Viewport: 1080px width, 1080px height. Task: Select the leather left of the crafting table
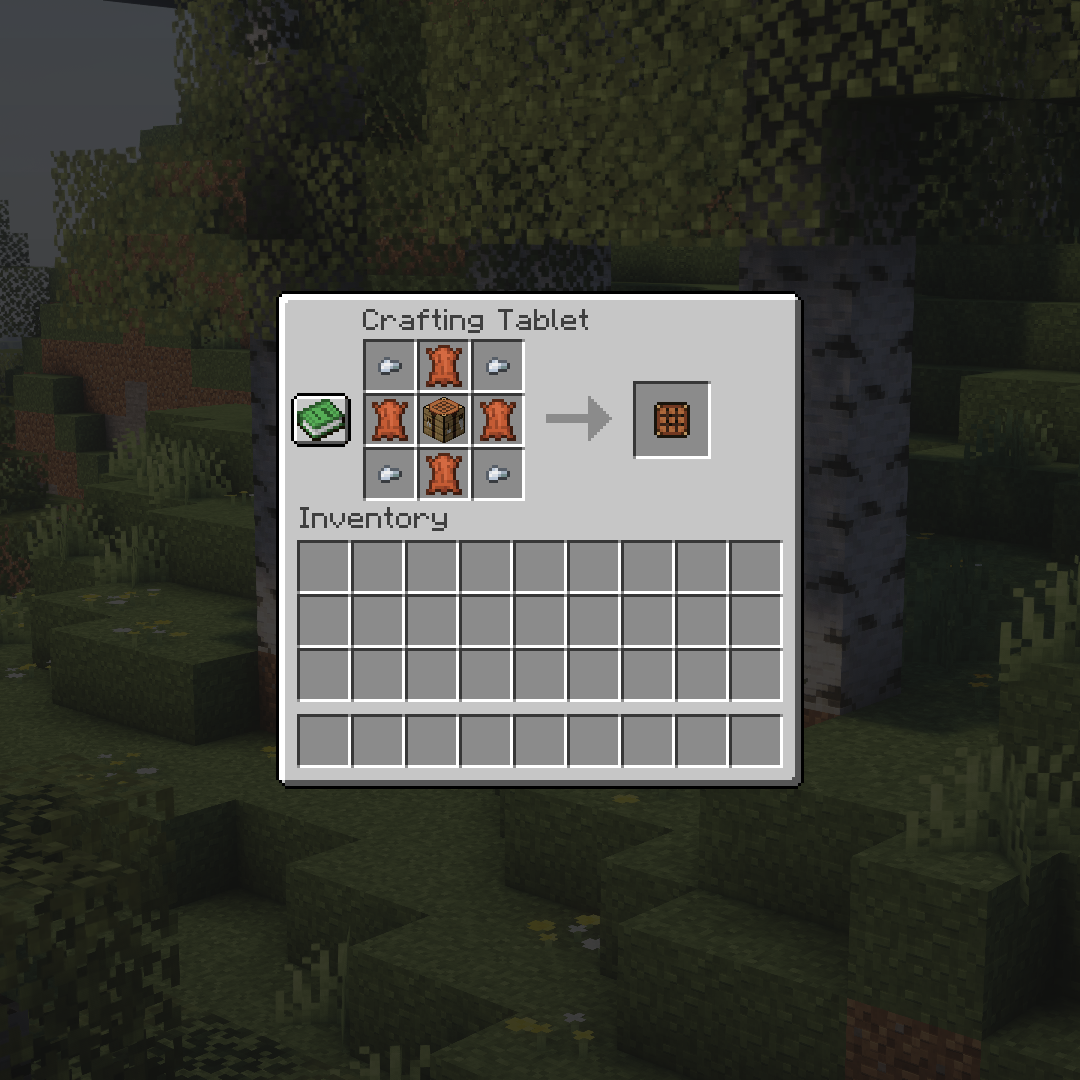[x=390, y=420]
